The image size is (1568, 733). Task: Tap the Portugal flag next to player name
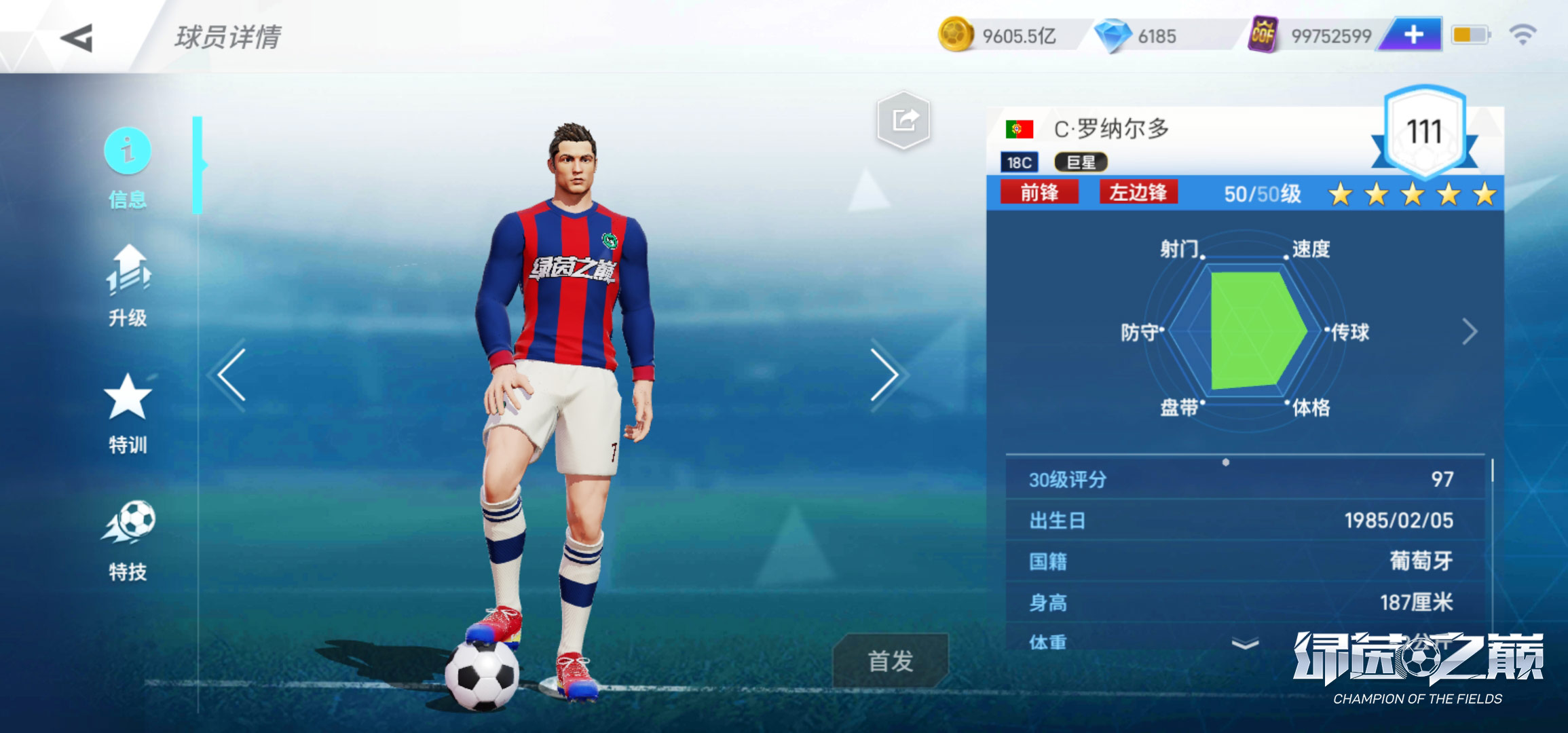(x=1020, y=130)
